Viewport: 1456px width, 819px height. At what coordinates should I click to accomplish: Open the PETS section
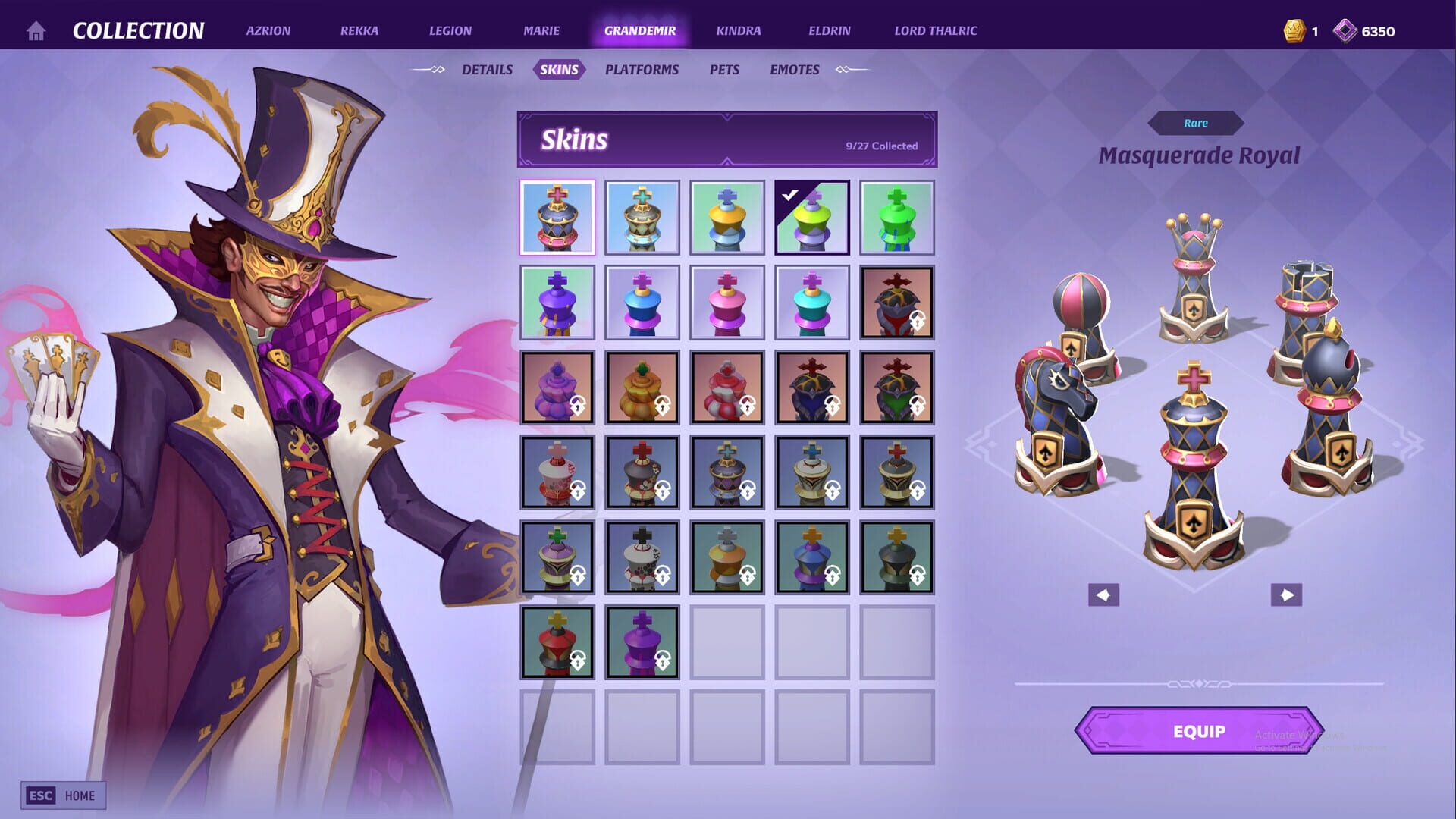tap(724, 69)
